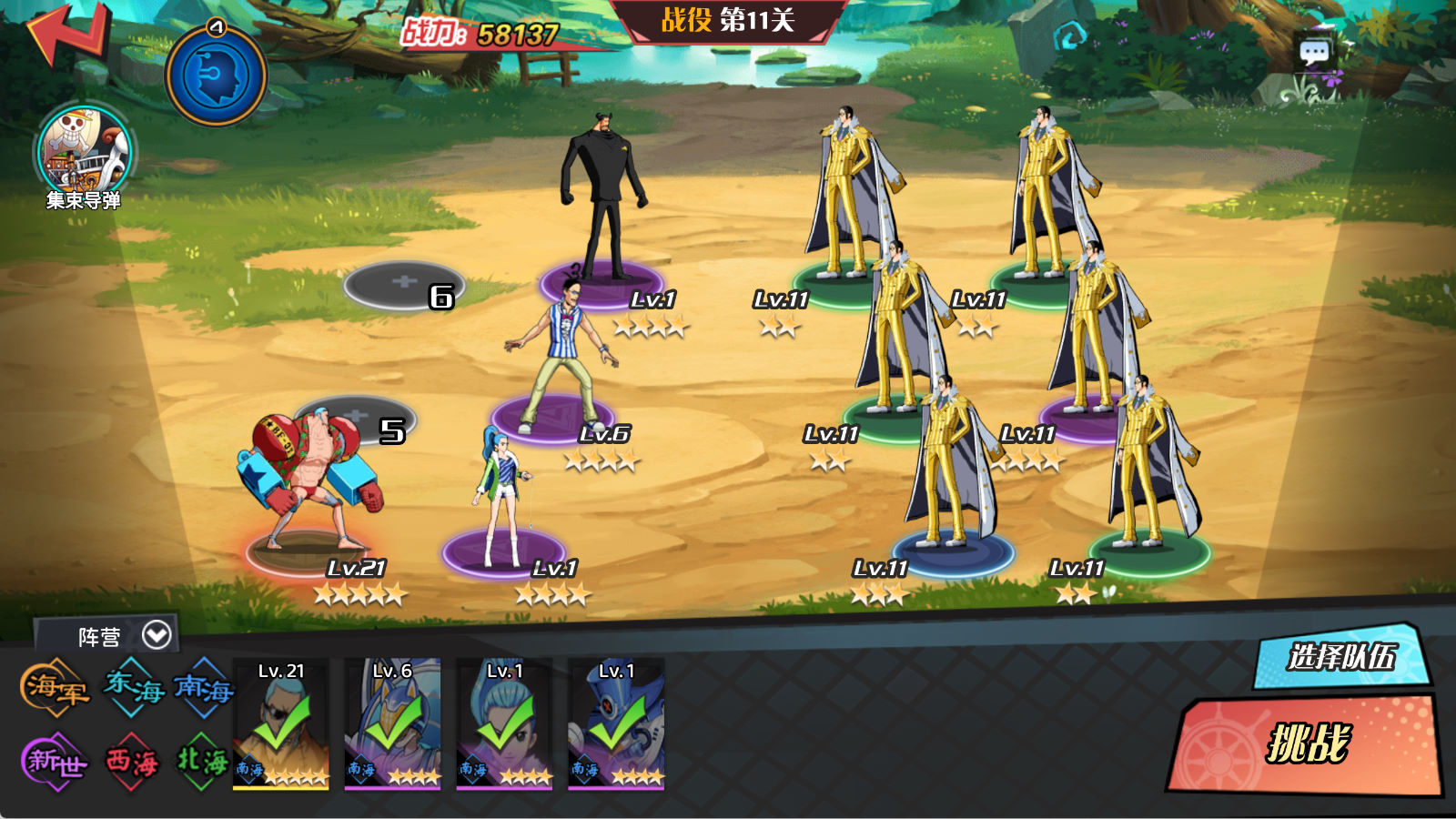Filter heroes by 北海 faction
Viewport: 1456px width, 819px height.
pyautogui.click(x=202, y=761)
